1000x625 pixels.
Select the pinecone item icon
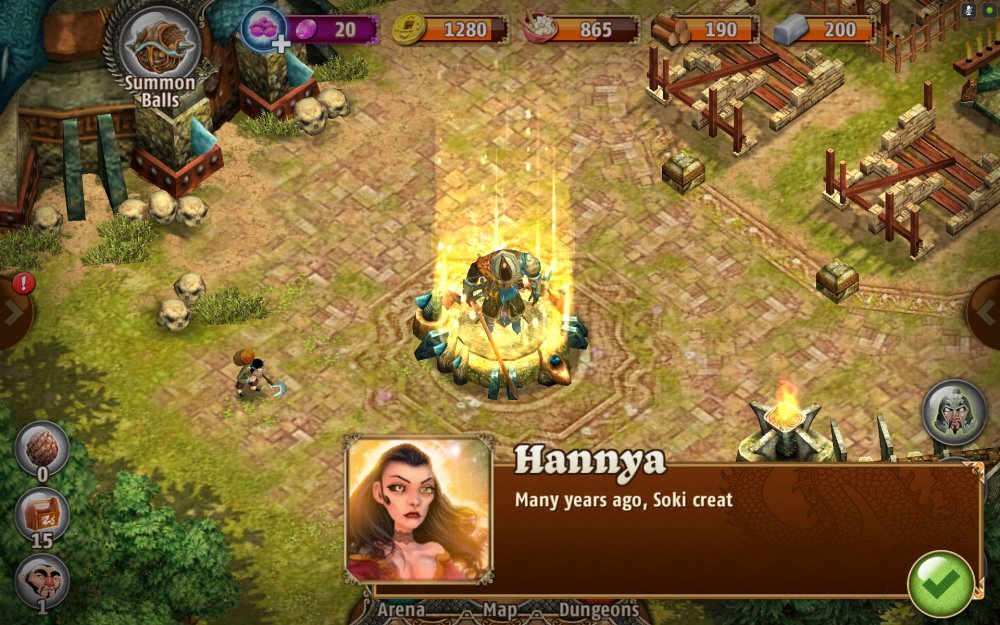pyautogui.click(x=42, y=449)
